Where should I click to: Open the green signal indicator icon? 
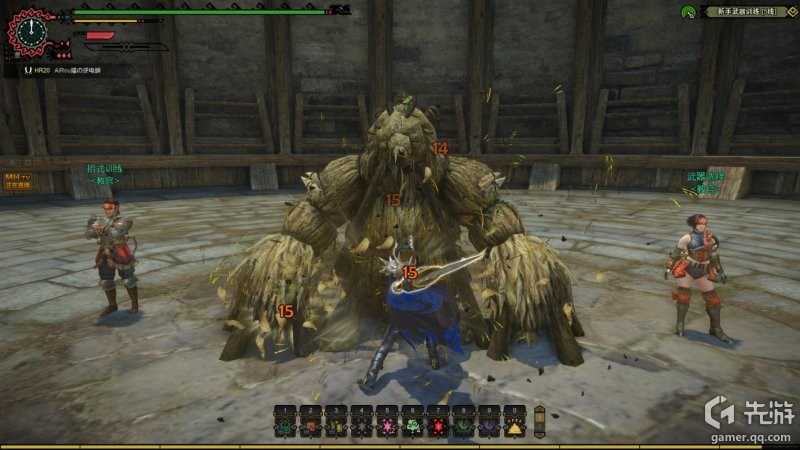click(x=689, y=12)
